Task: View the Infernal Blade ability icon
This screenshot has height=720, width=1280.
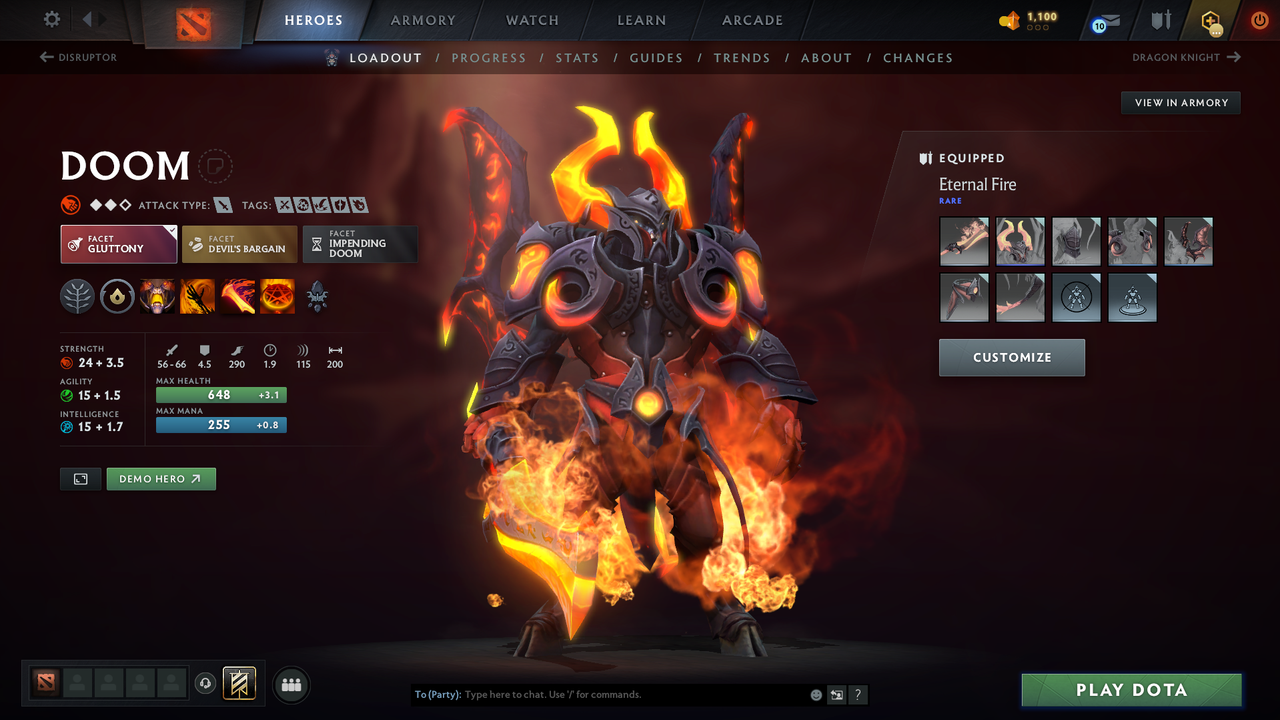Action: click(237, 296)
